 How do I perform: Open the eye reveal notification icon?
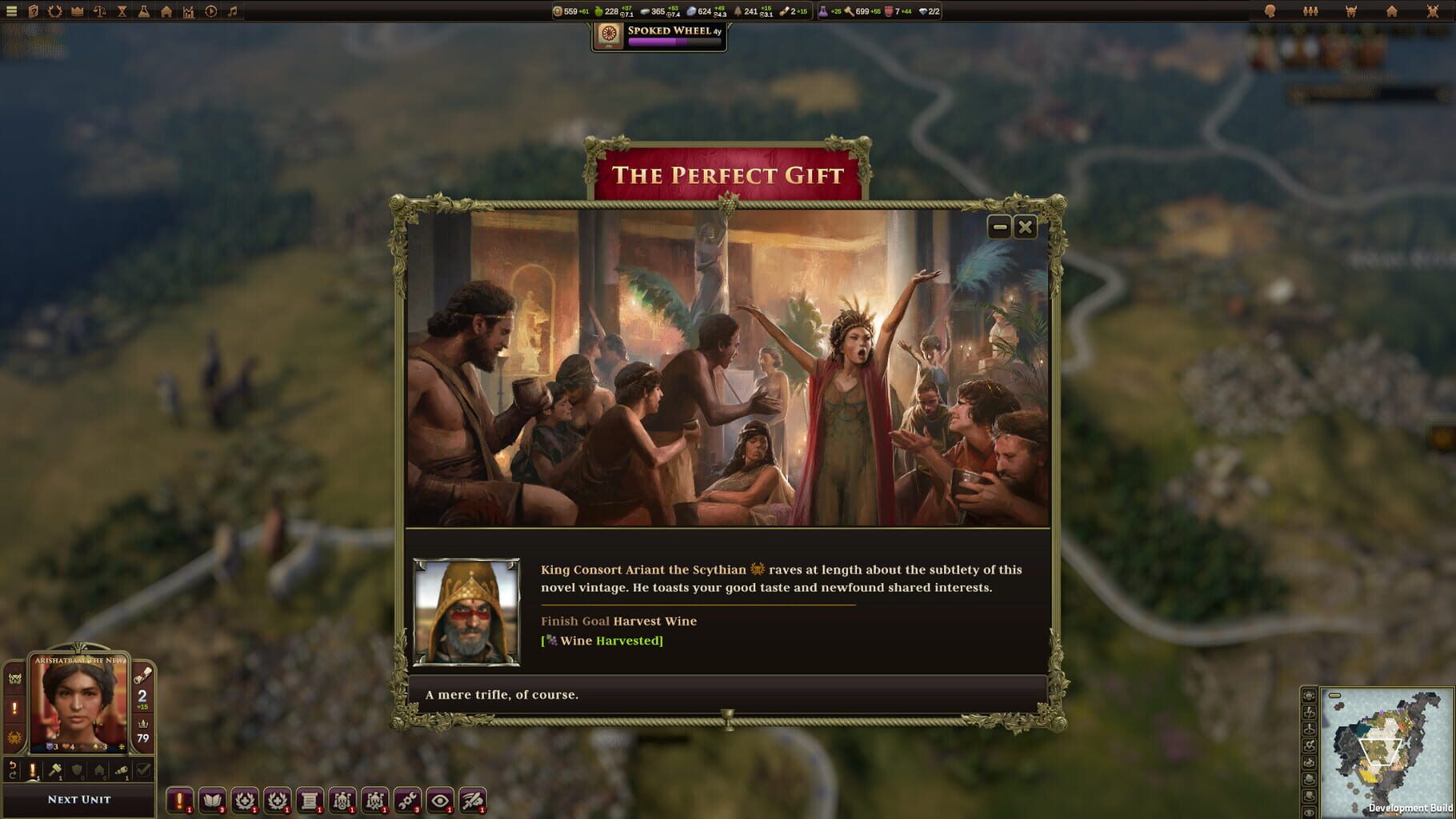point(440,800)
